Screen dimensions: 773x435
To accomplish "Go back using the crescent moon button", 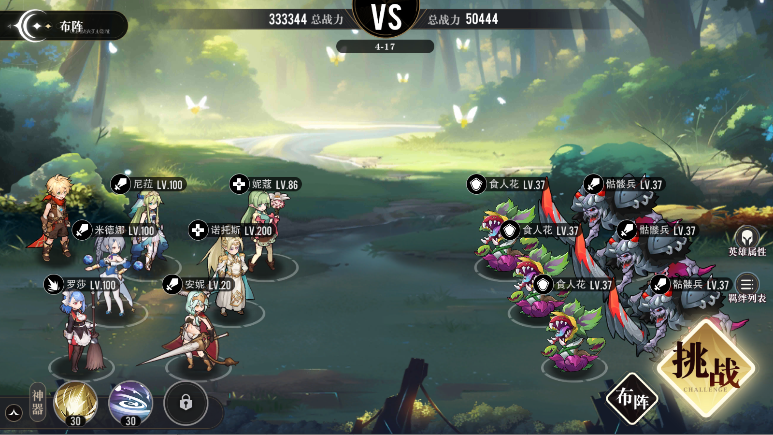I will click(36, 25).
